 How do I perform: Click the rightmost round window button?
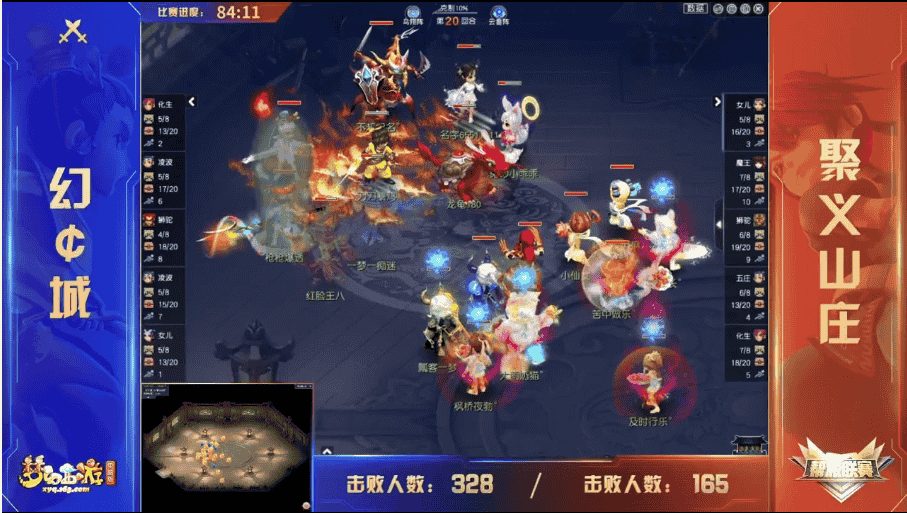point(759,9)
